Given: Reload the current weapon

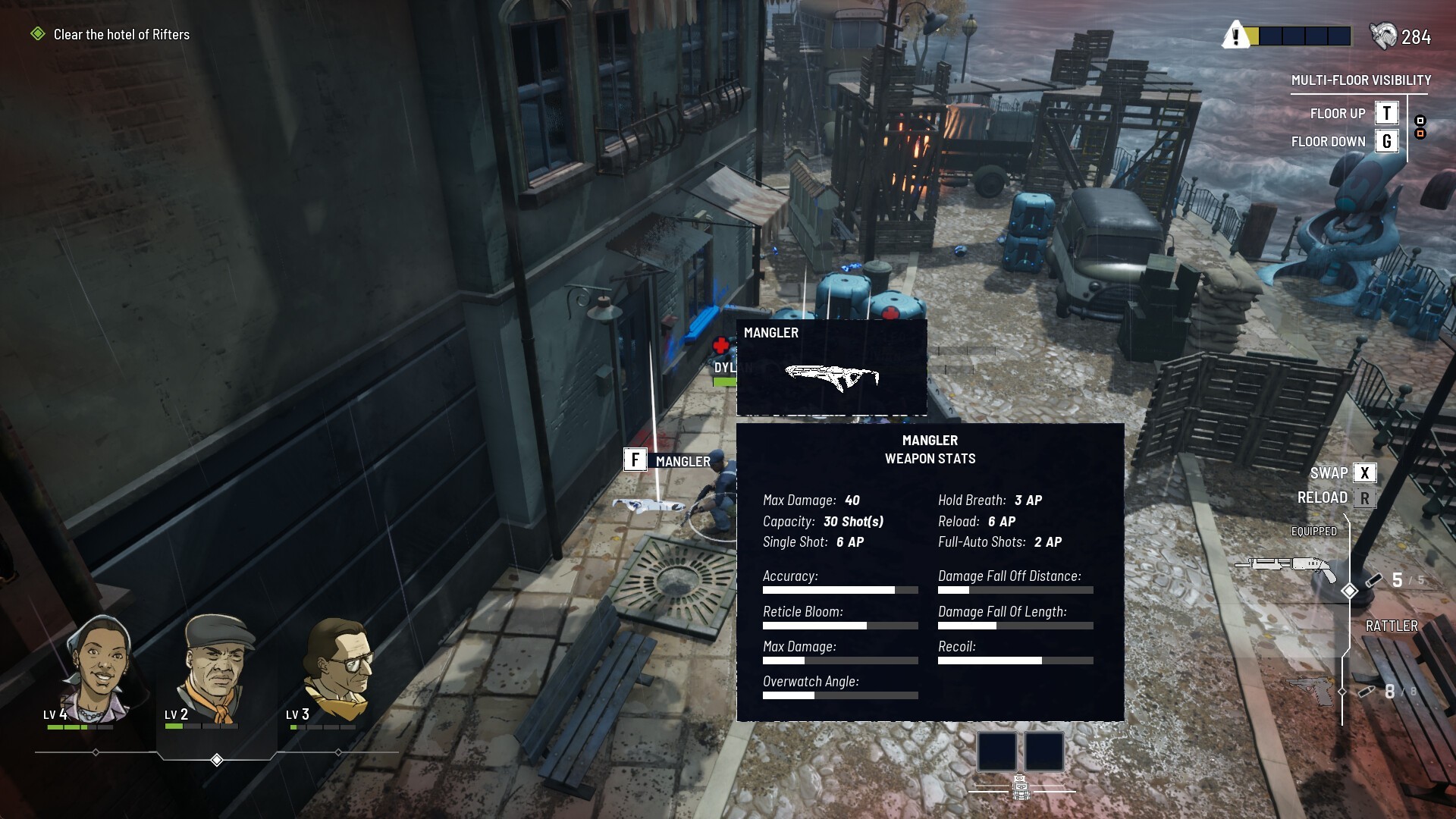Looking at the screenshot, I should pyautogui.click(x=1364, y=498).
